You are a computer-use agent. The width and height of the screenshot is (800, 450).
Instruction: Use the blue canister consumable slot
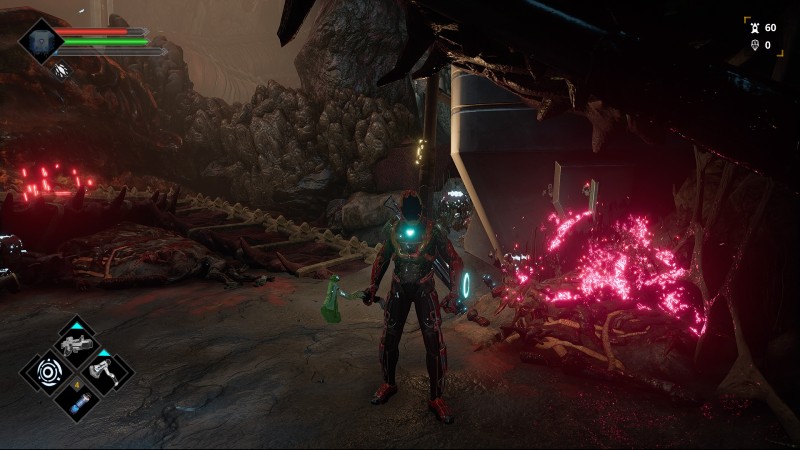[76, 400]
